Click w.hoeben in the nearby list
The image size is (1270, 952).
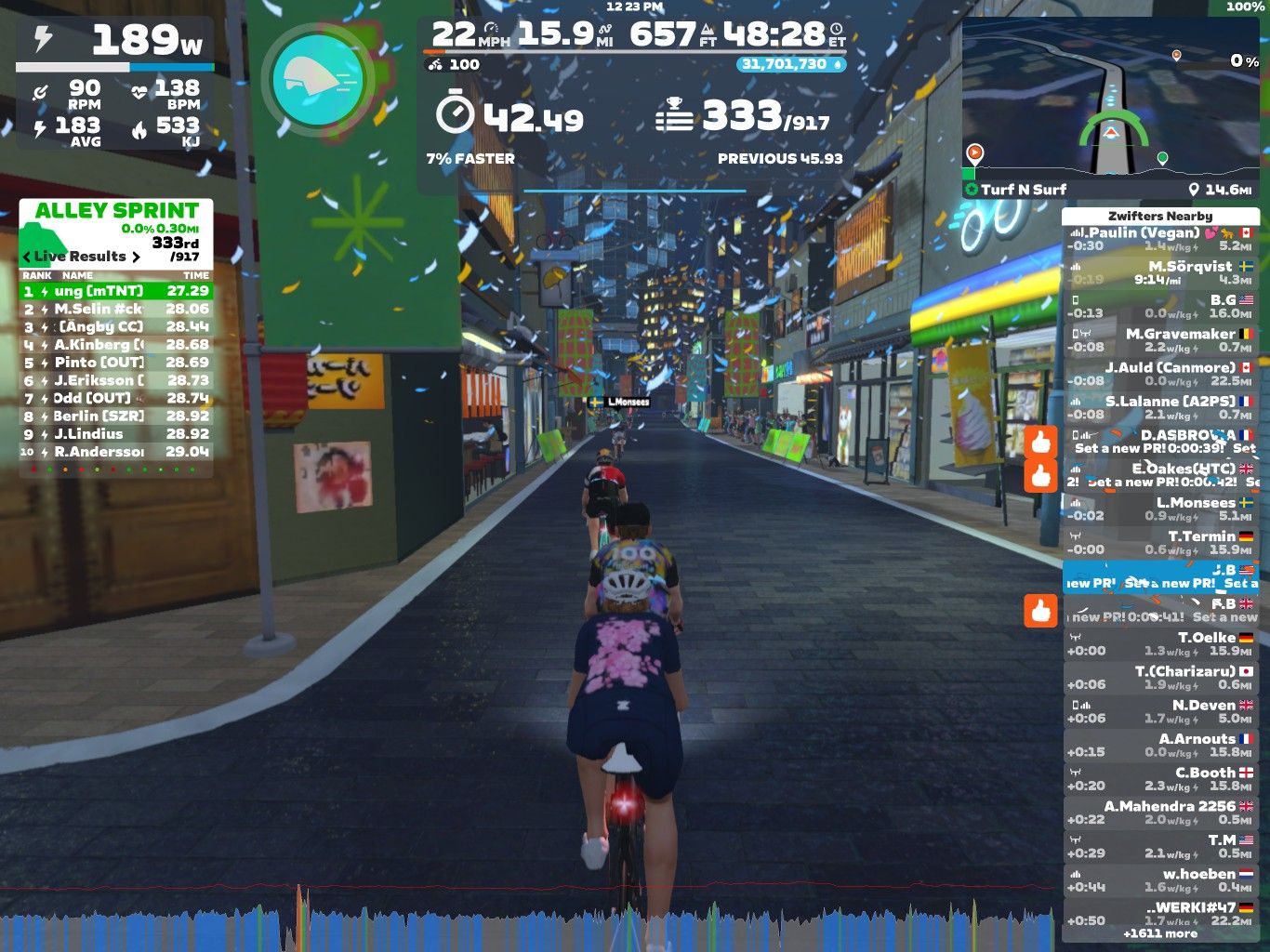point(1159,879)
